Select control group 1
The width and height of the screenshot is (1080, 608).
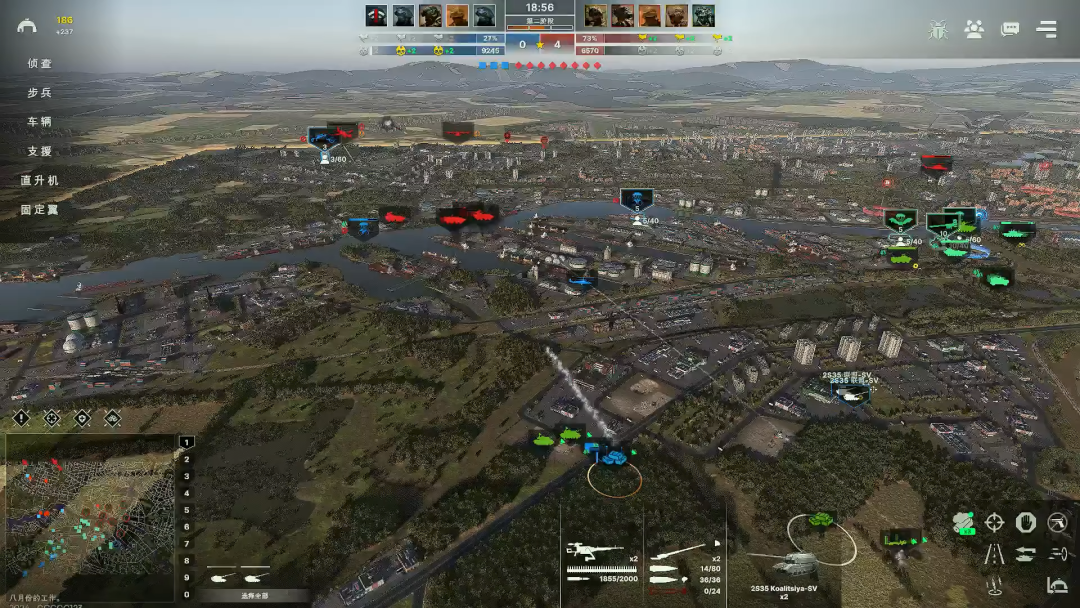click(x=186, y=442)
